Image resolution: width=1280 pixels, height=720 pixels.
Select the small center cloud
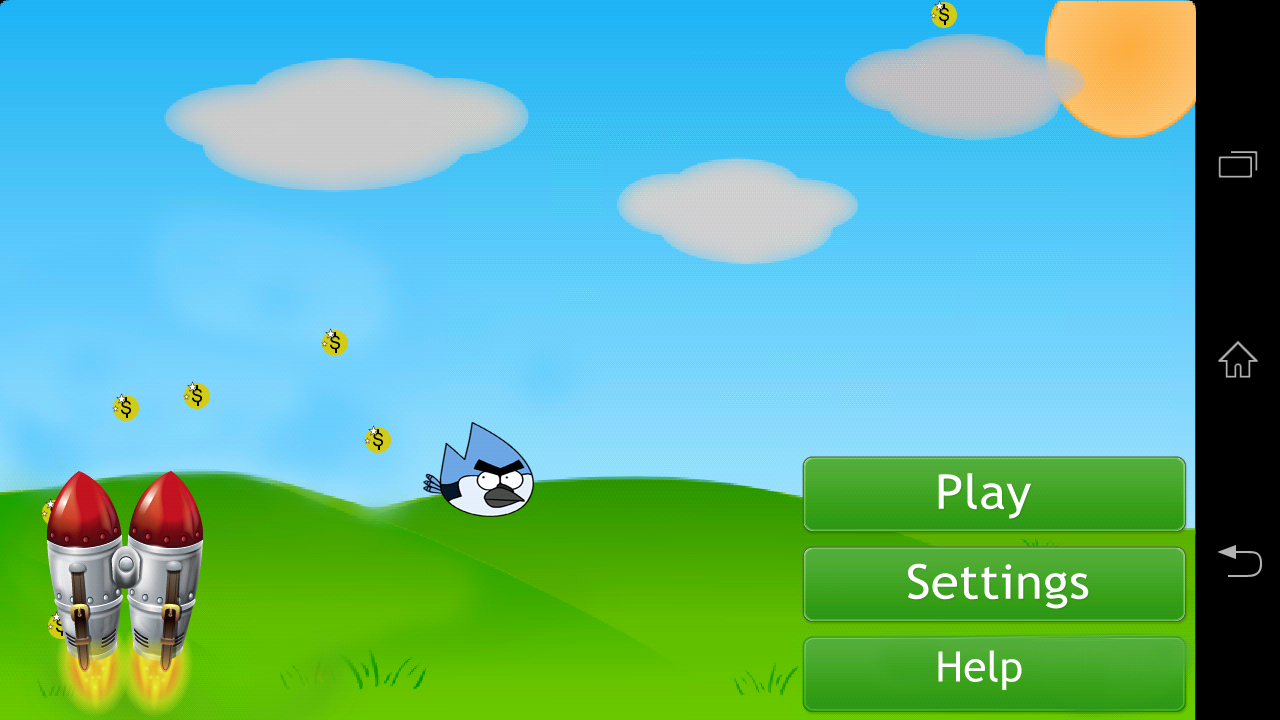click(738, 210)
